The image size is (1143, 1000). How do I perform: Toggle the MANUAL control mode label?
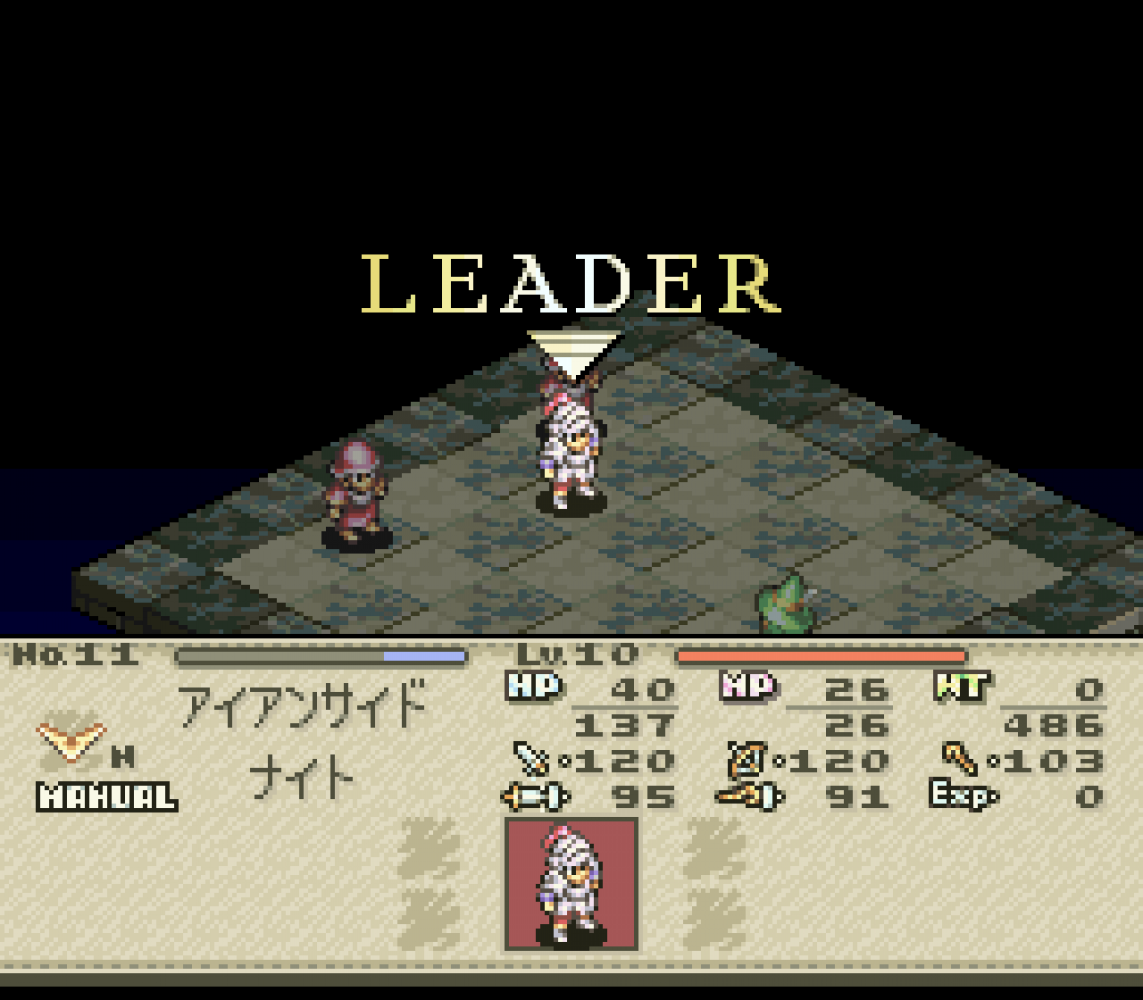107,797
